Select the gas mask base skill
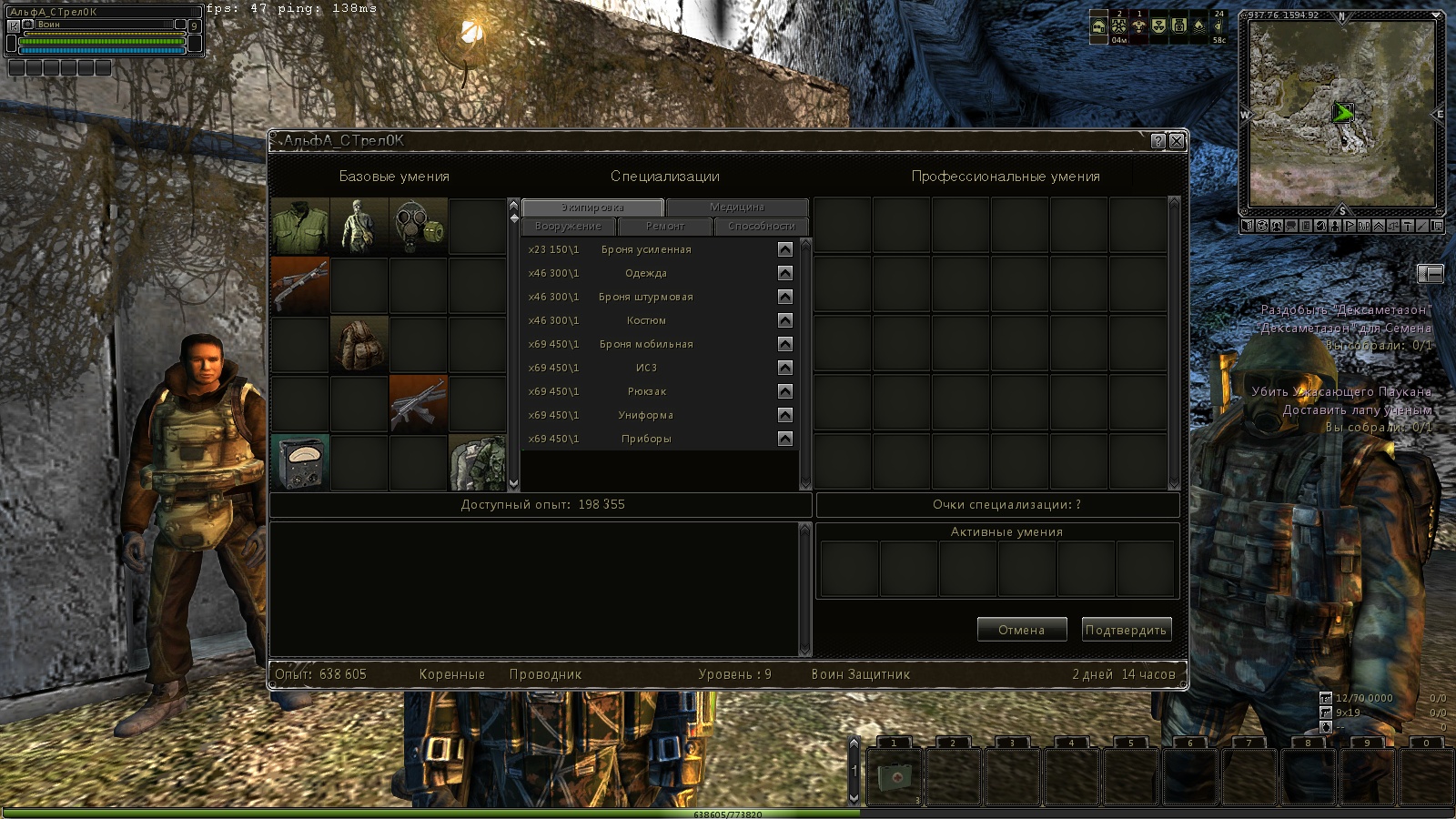Image resolution: width=1456 pixels, height=819 pixels. [x=419, y=226]
